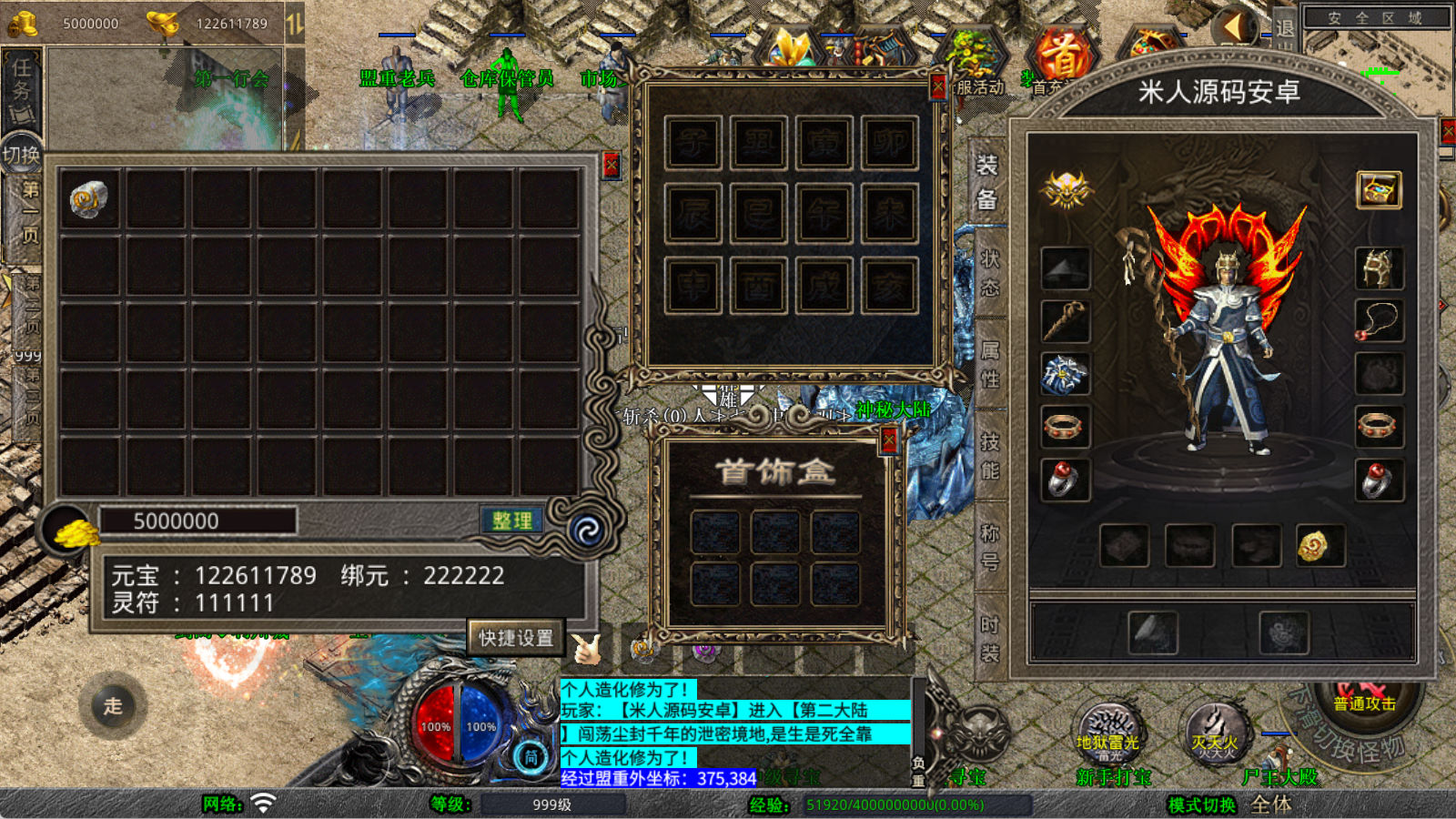Close the inventory bag panel
The image size is (1456, 819).
click(x=612, y=165)
